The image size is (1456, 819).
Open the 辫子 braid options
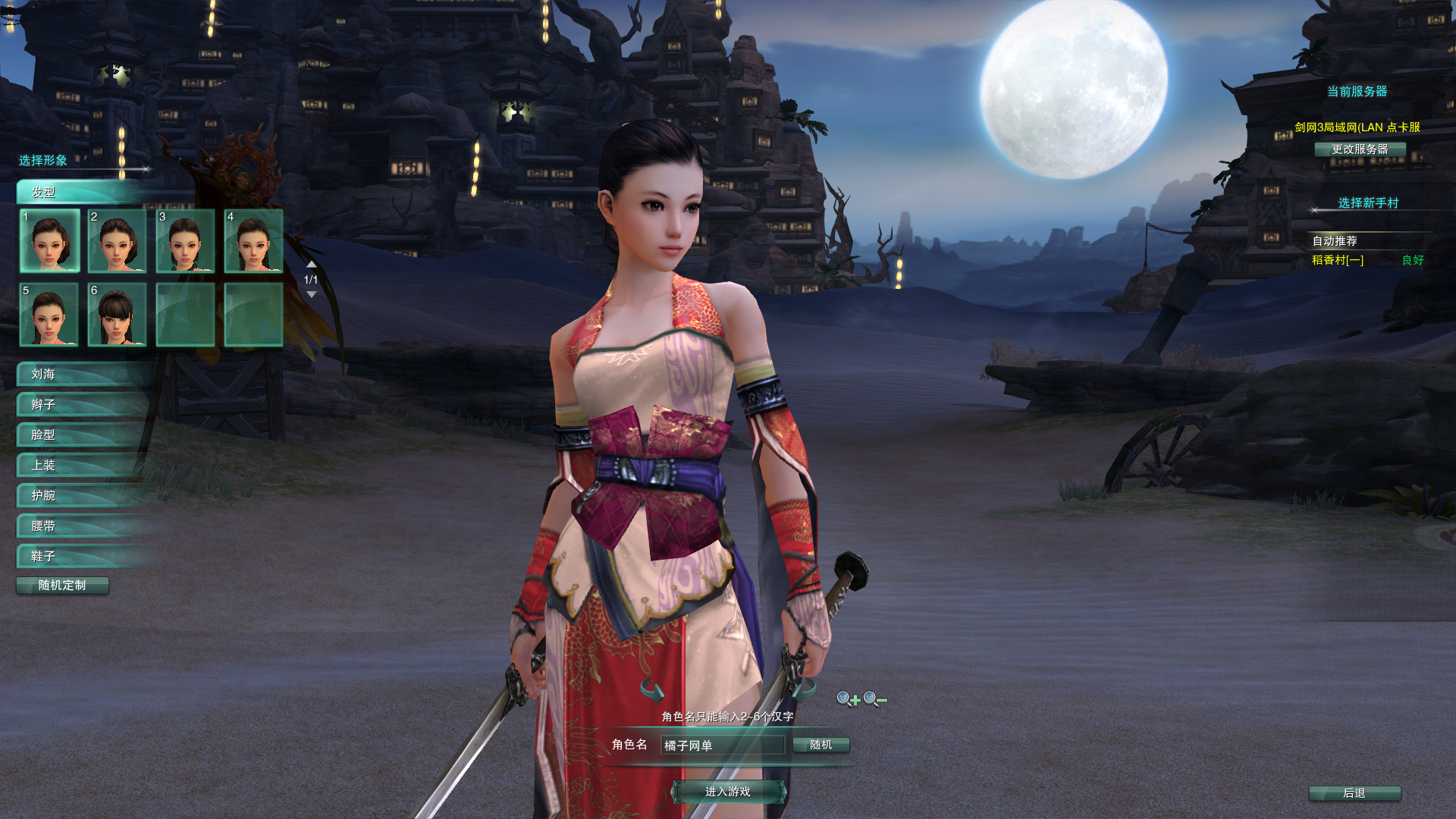pos(83,405)
